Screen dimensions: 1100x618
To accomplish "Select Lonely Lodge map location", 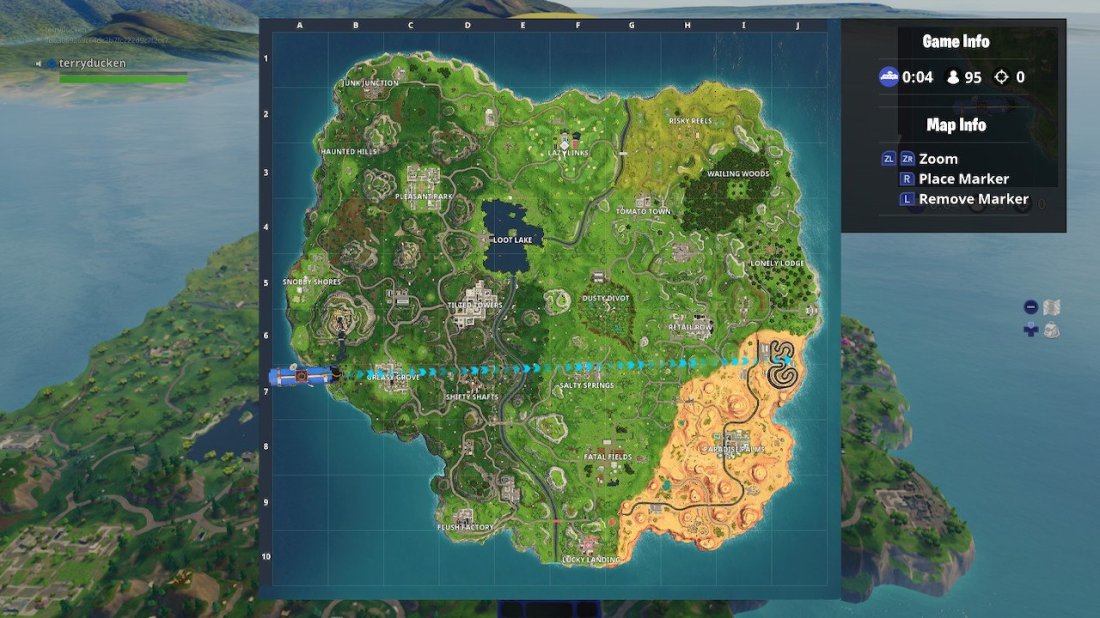I will point(777,263).
